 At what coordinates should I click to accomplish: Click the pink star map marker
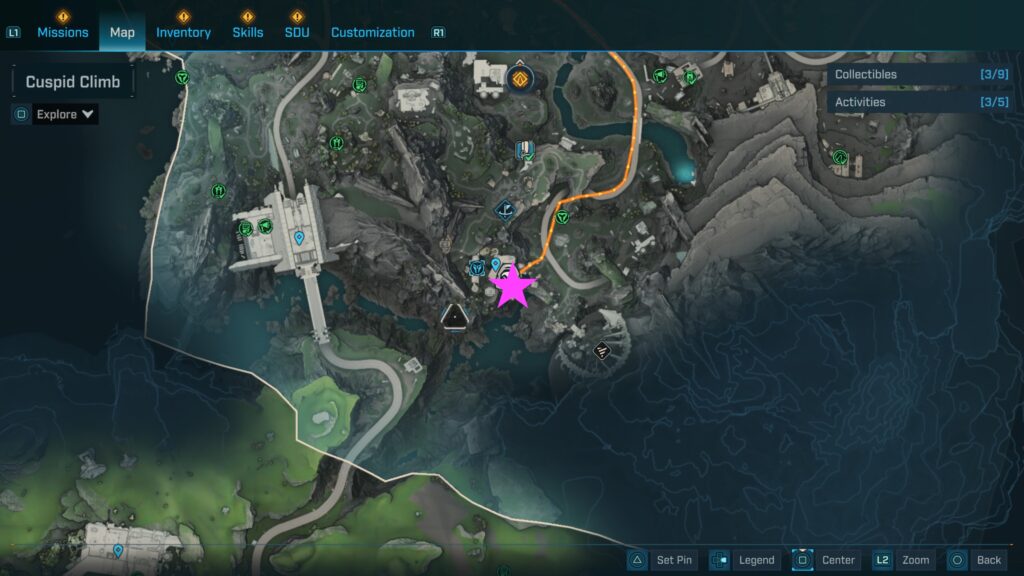pos(513,287)
